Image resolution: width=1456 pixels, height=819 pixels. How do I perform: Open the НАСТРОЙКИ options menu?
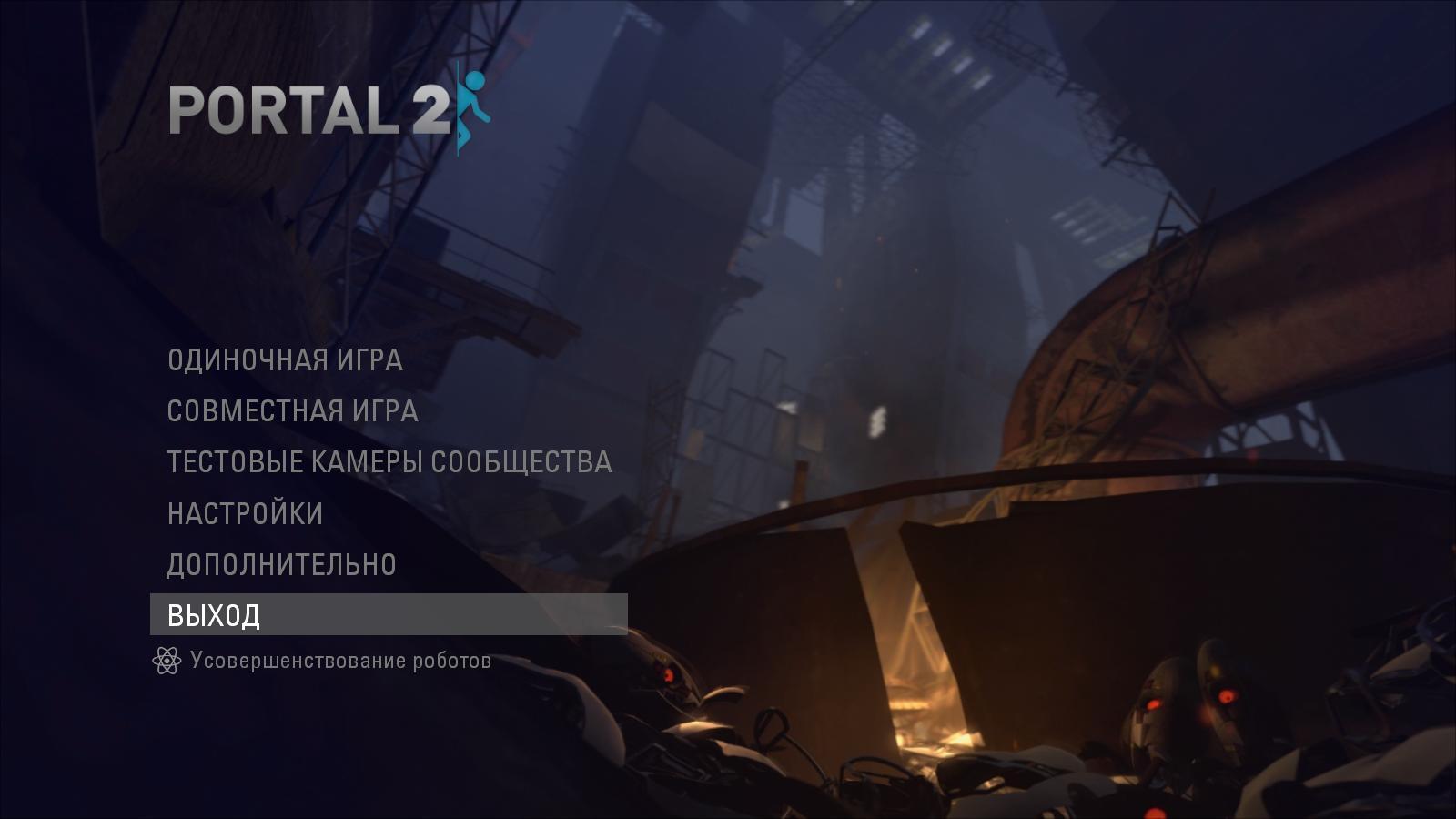245,512
